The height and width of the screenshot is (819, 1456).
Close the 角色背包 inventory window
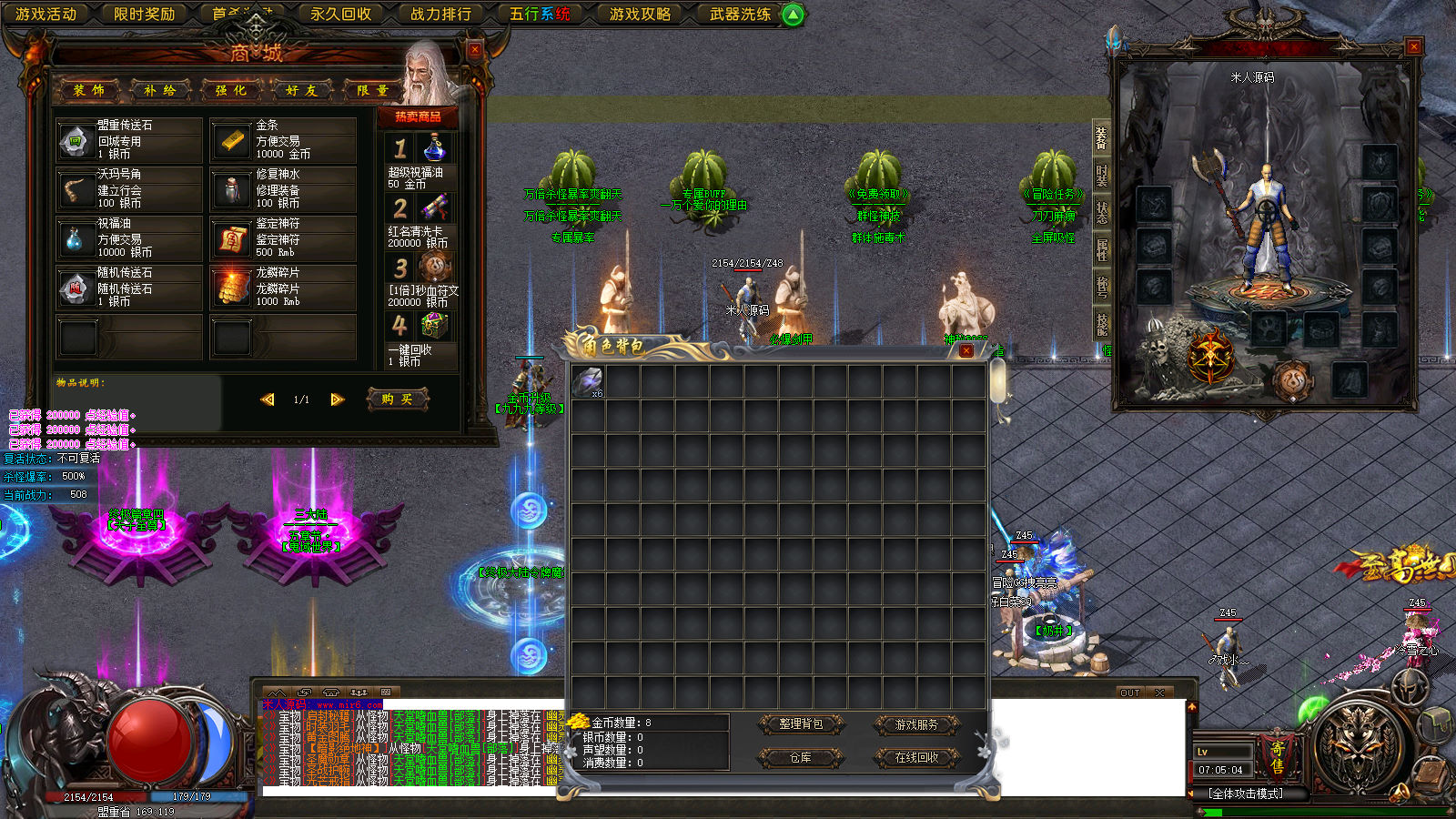(x=966, y=350)
